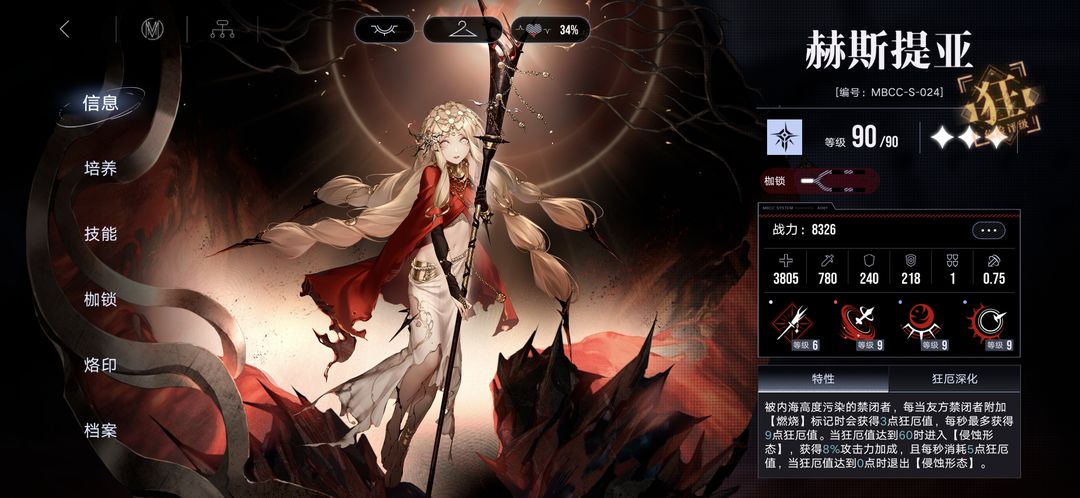Go back with the left arrow
Screen dimensions: 1080x498
65,29
